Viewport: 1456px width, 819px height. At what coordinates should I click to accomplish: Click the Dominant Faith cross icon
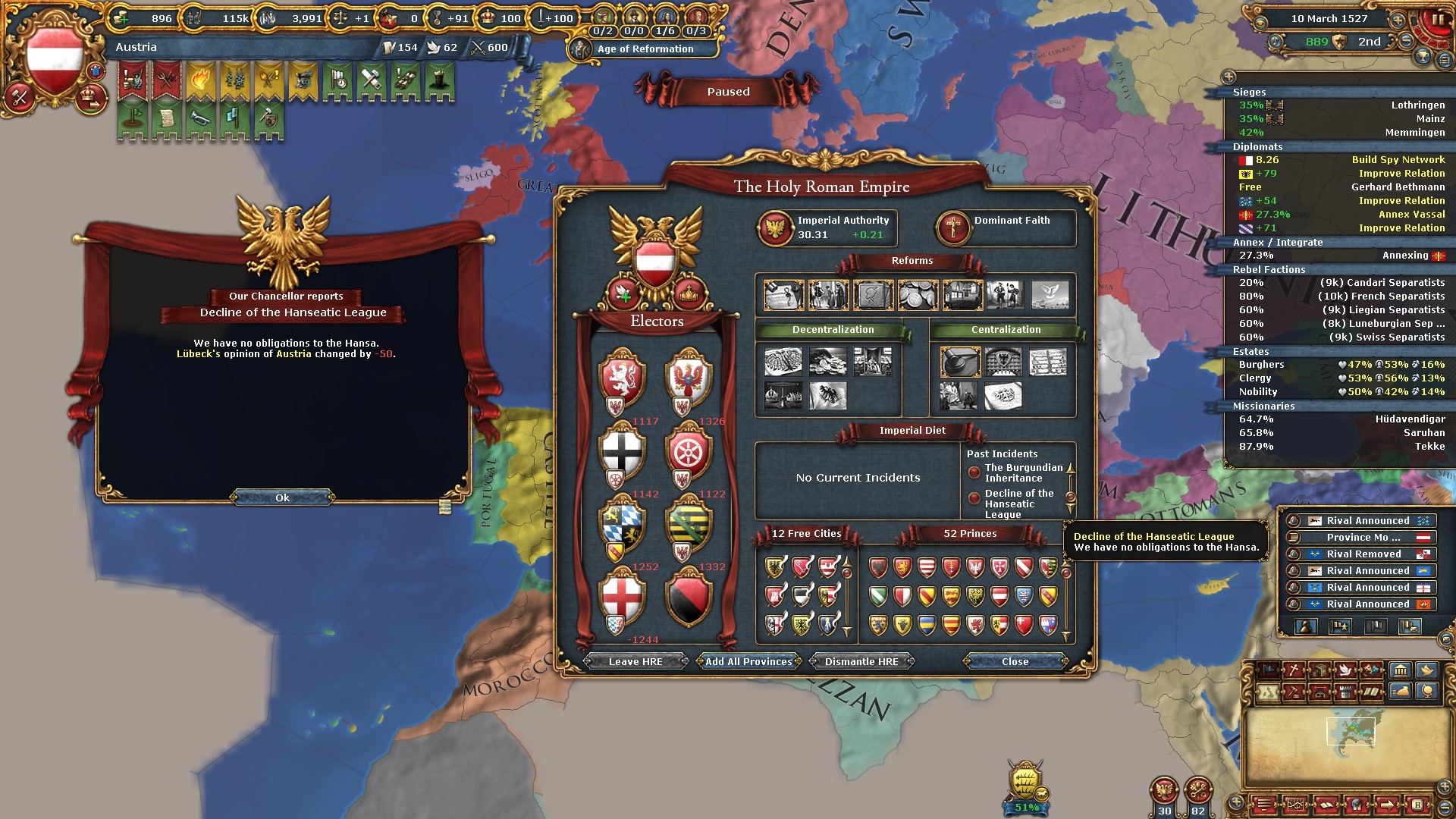(953, 227)
